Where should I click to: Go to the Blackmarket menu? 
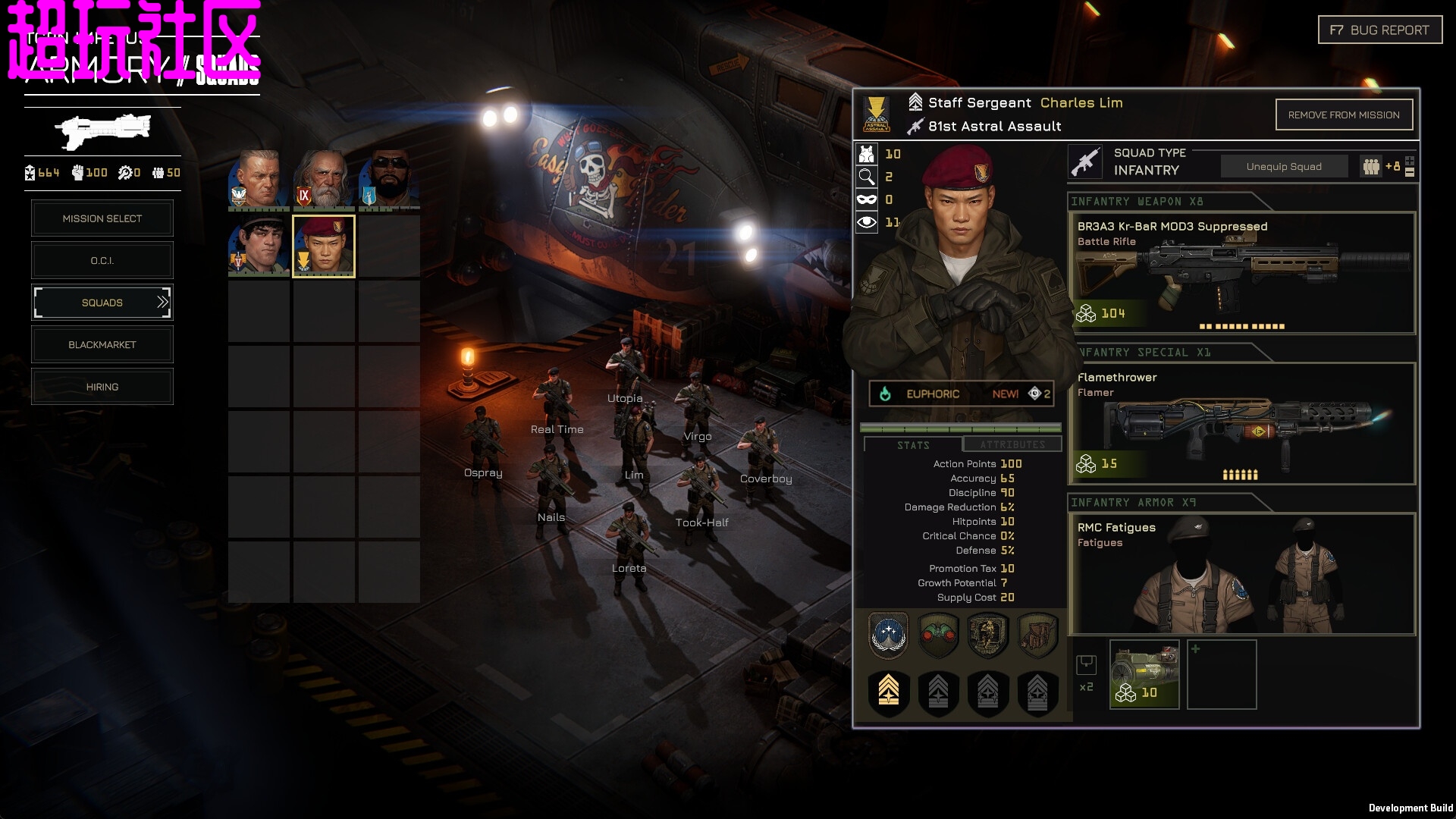point(102,345)
